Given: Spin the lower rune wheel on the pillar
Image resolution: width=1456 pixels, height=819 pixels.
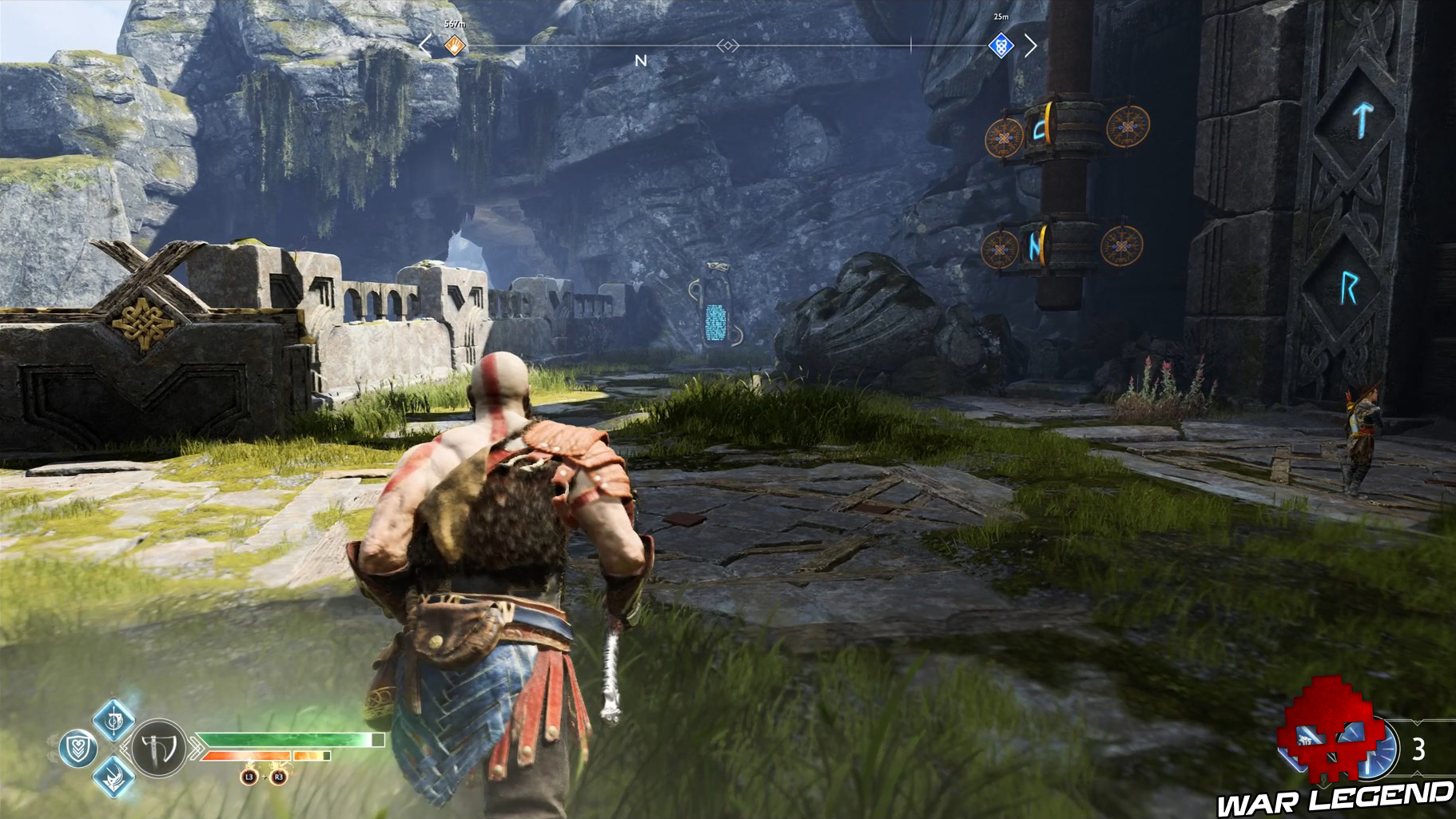Looking at the screenshot, I should pos(1063,246).
